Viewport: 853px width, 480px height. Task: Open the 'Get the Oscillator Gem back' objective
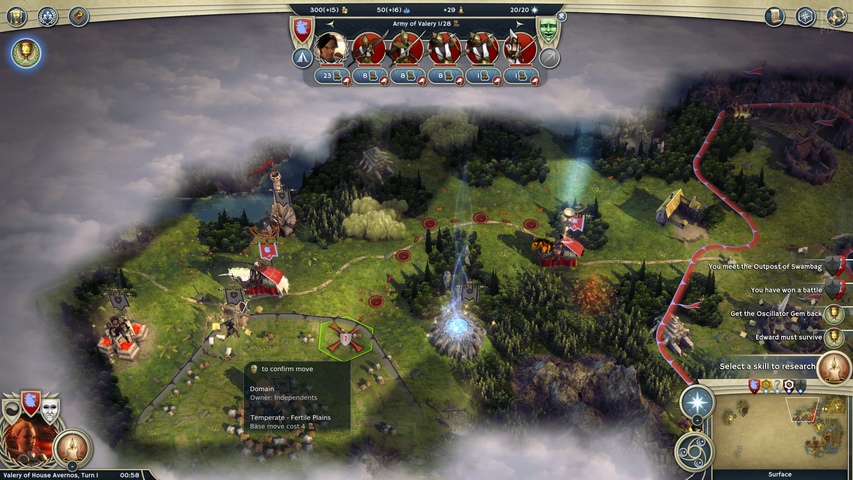click(x=833, y=314)
